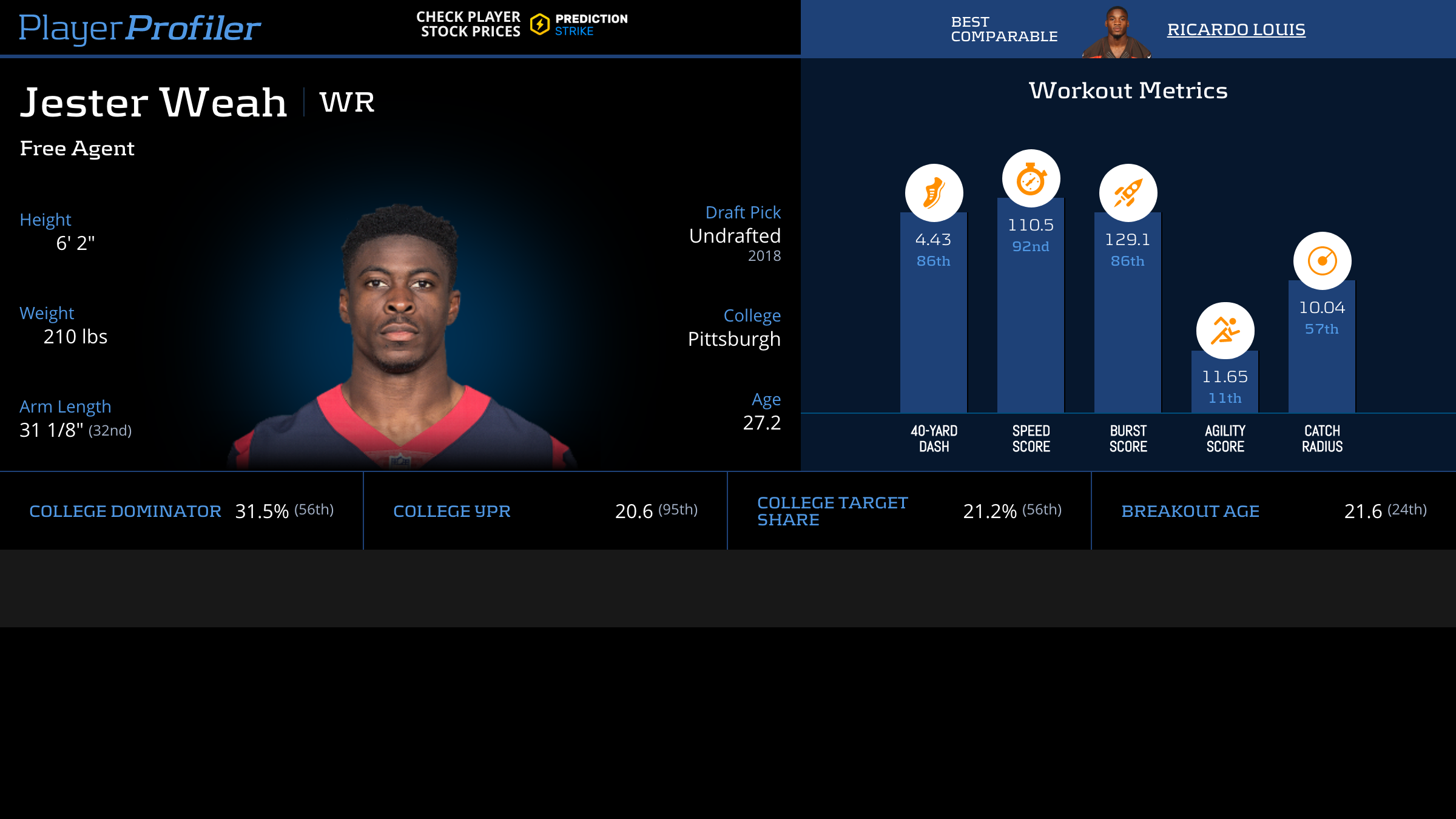The height and width of the screenshot is (819, 1456).
Task: Open the College Target Share metric
Action: tap(832, 511)
